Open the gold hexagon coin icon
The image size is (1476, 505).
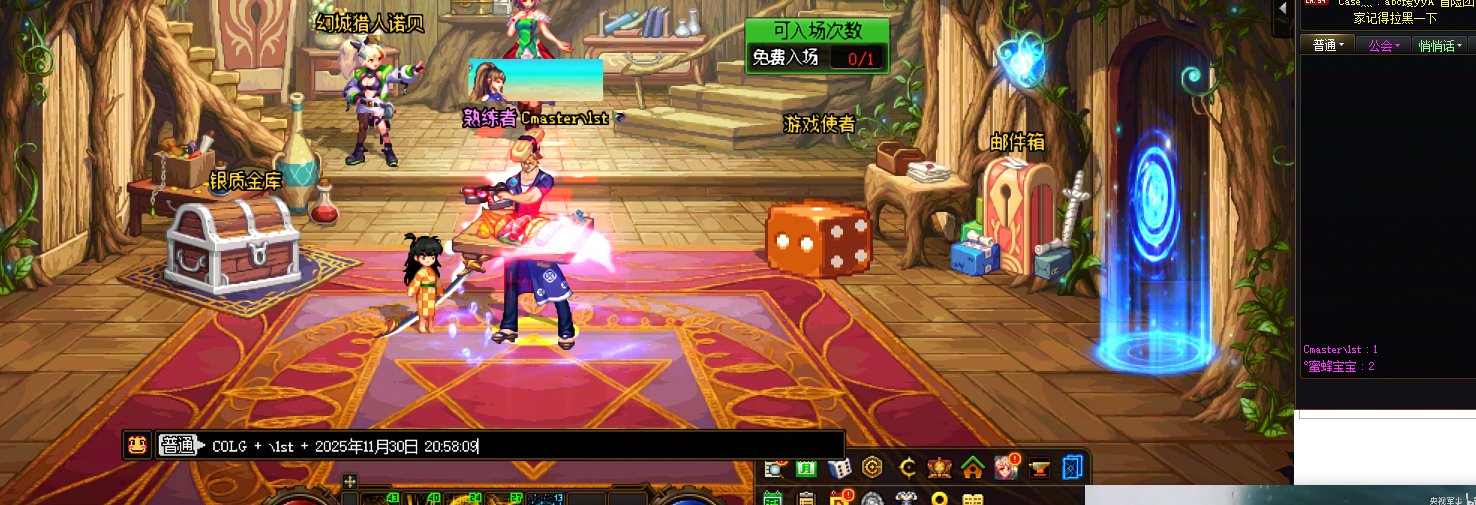(x=873, y=467)
